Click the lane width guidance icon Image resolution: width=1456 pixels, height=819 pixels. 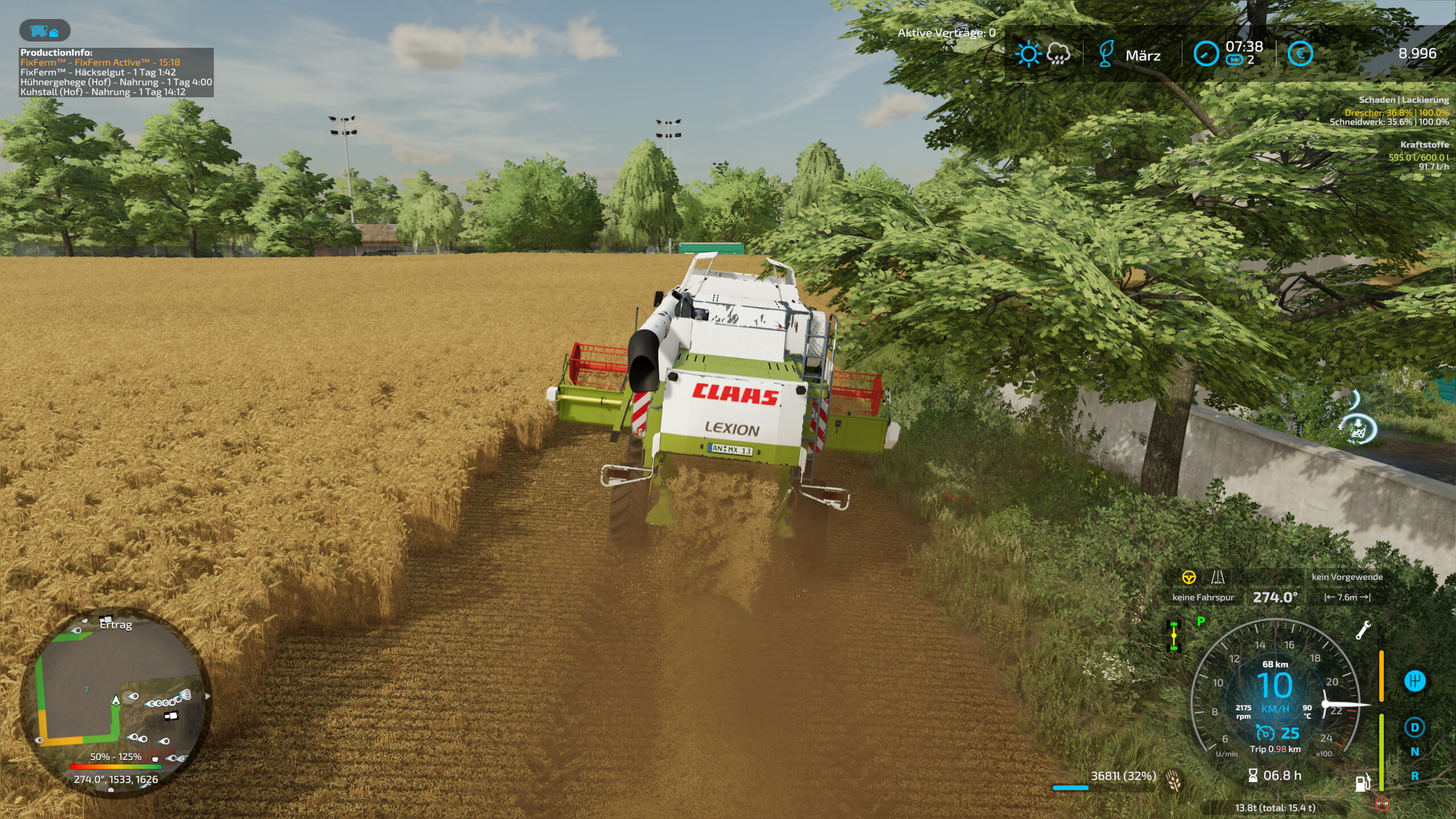pyautogui.click(x=1217, y=578)
